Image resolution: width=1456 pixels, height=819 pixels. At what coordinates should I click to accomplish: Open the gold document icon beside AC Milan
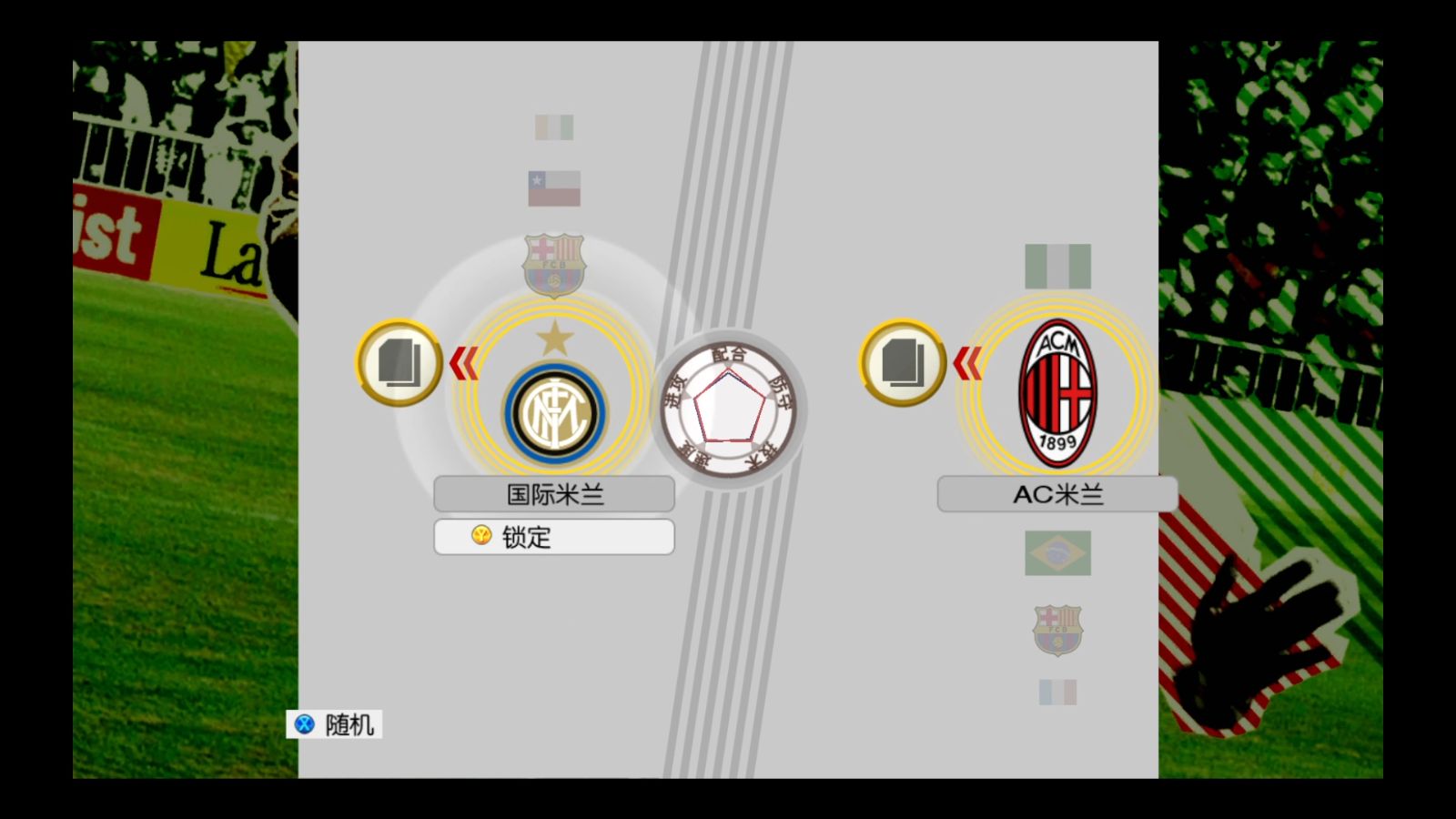coord(903,363)
